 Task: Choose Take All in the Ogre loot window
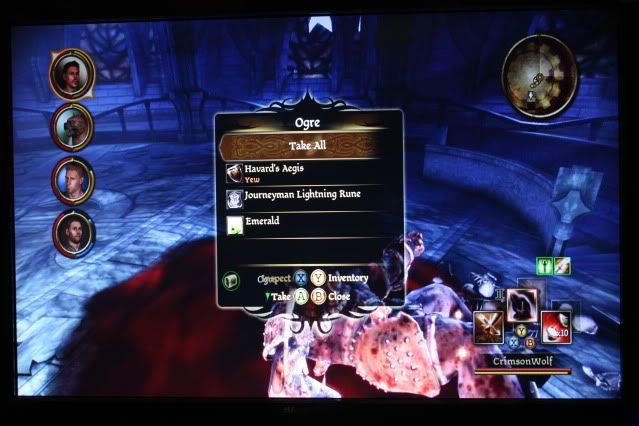pyautogui.click(x=309, y=145)
